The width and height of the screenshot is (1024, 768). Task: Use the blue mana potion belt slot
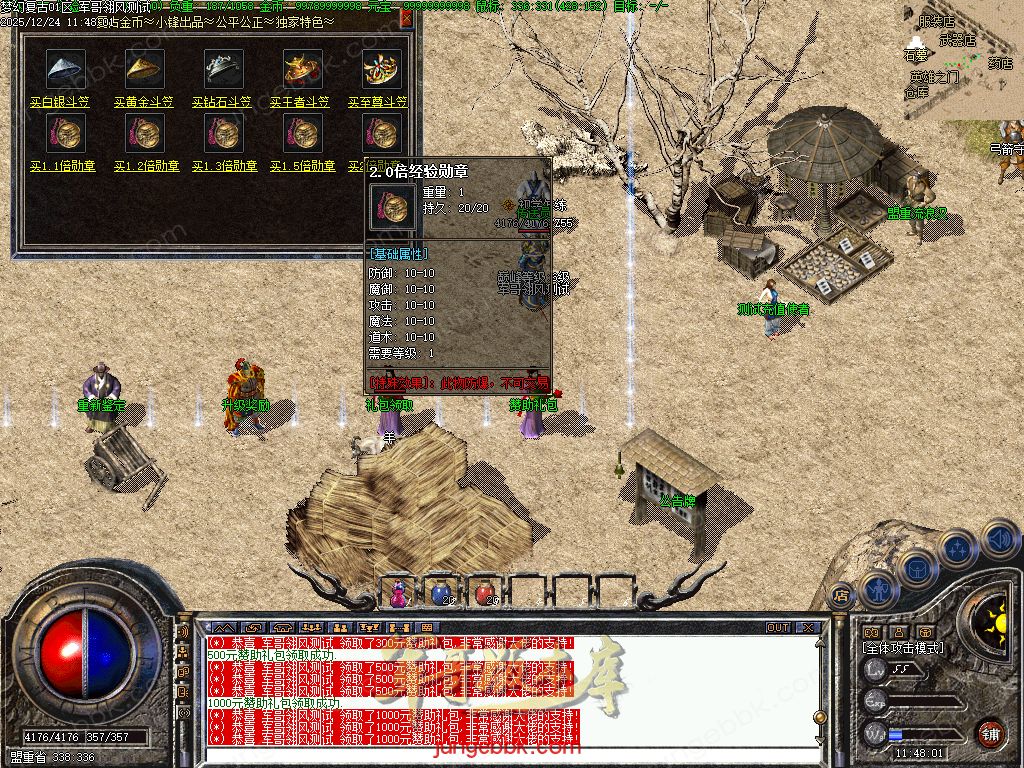[441, 593]
